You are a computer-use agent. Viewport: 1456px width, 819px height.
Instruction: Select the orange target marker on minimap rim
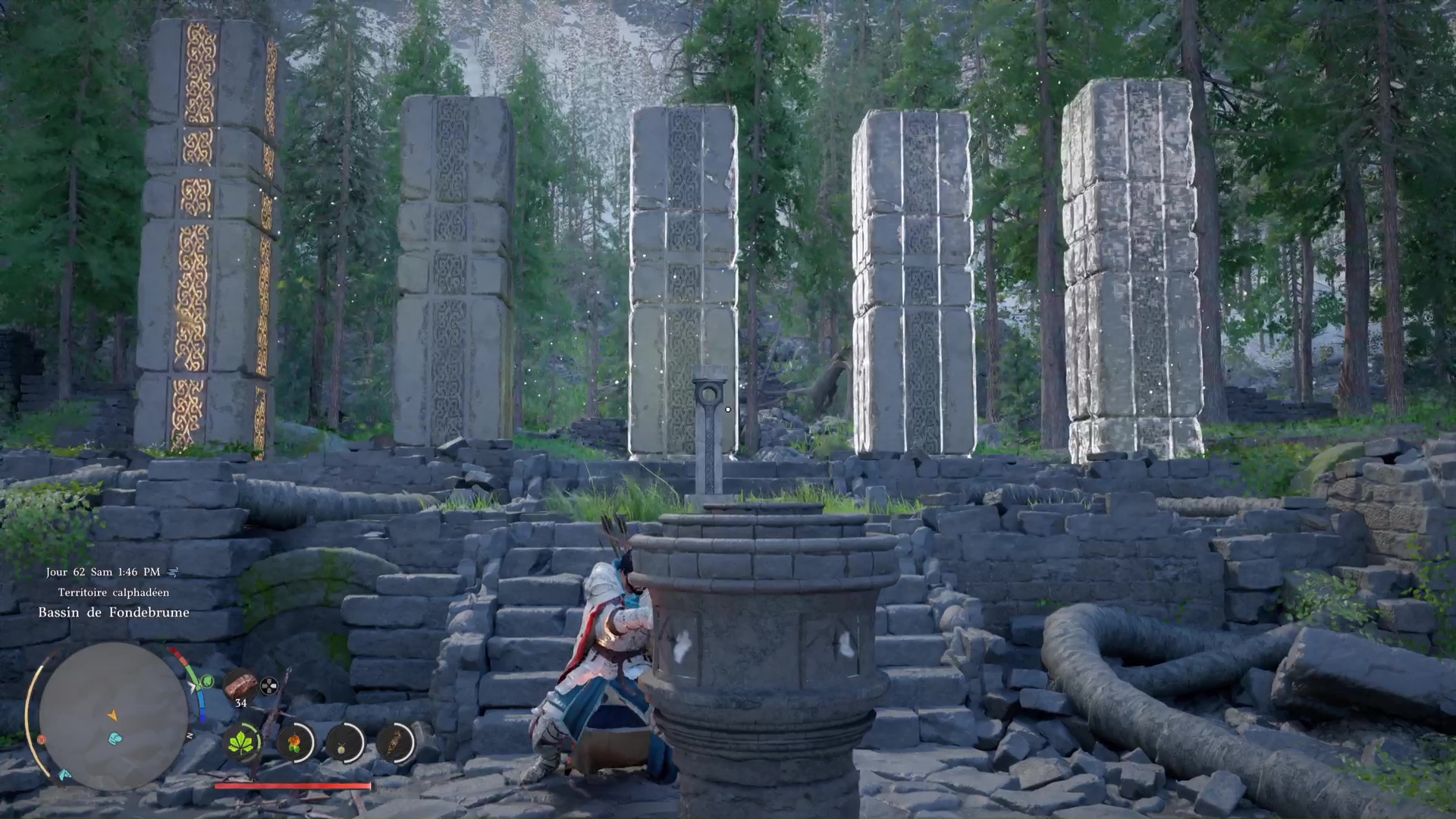(42, 739)
